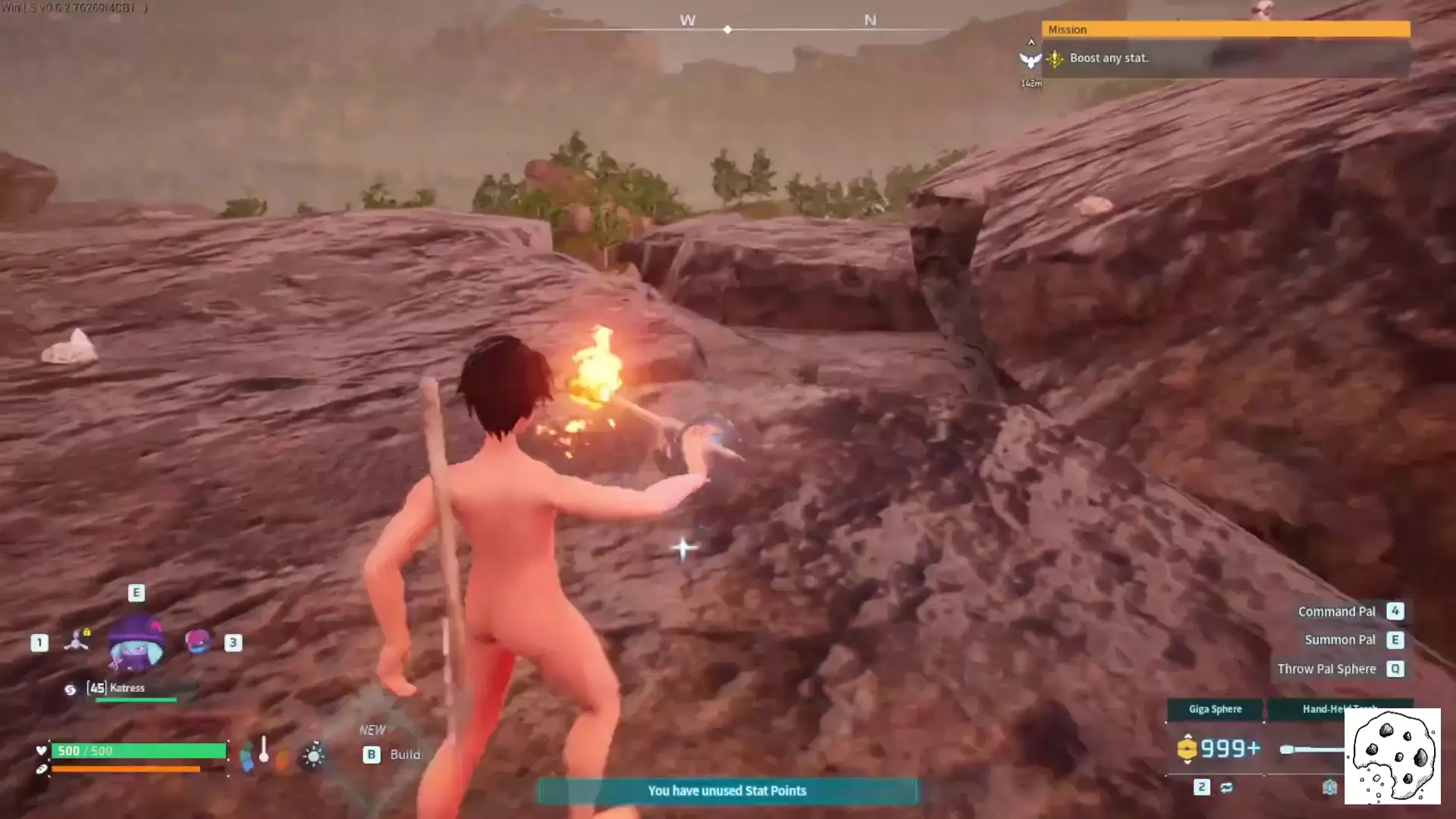Click the compass bar heading marker
Image resolution: width=1456 pixels, height=819 pixels.
(727, 30)
